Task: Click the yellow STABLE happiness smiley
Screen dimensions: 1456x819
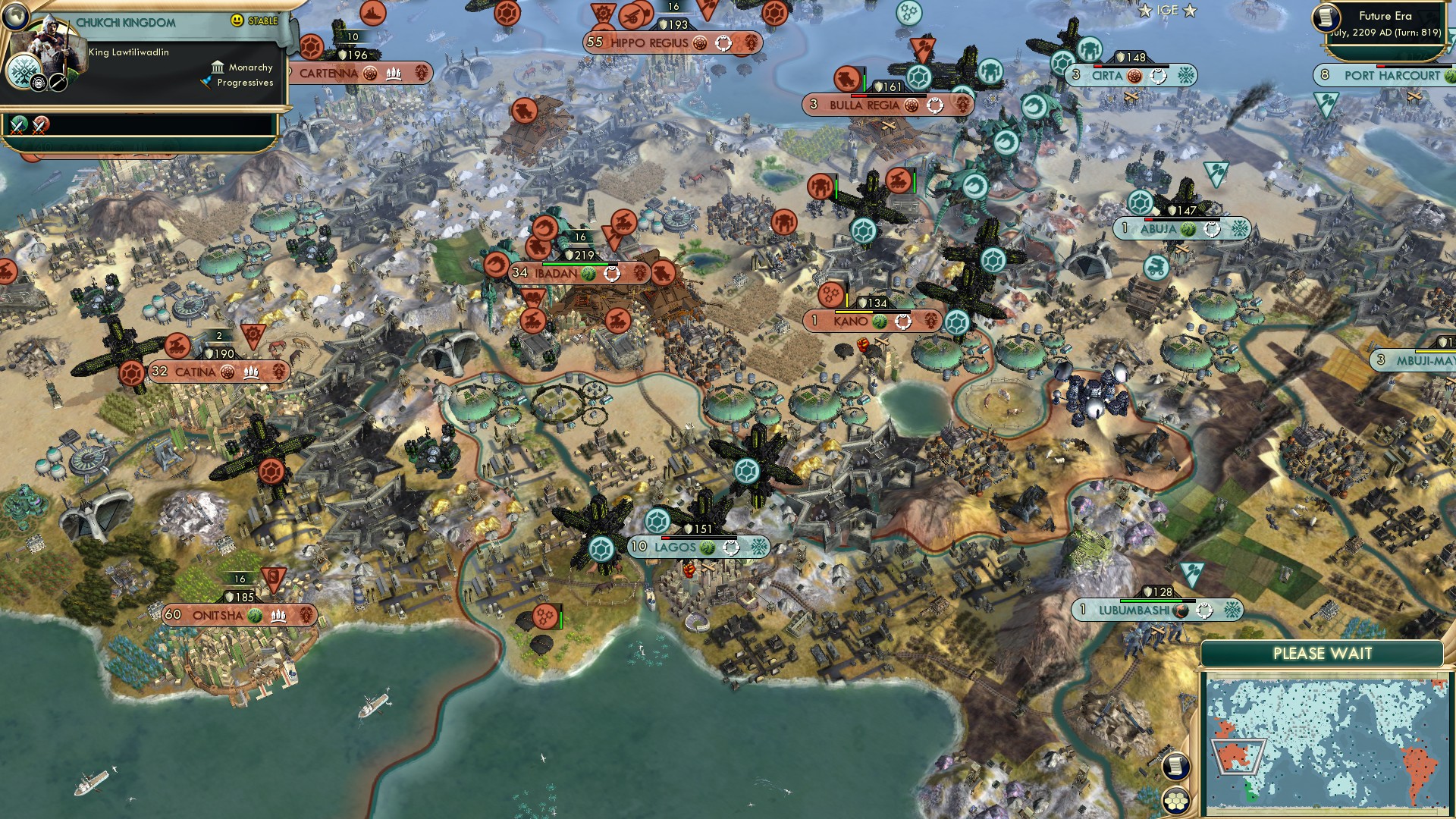Action: [x=237, y=20]
